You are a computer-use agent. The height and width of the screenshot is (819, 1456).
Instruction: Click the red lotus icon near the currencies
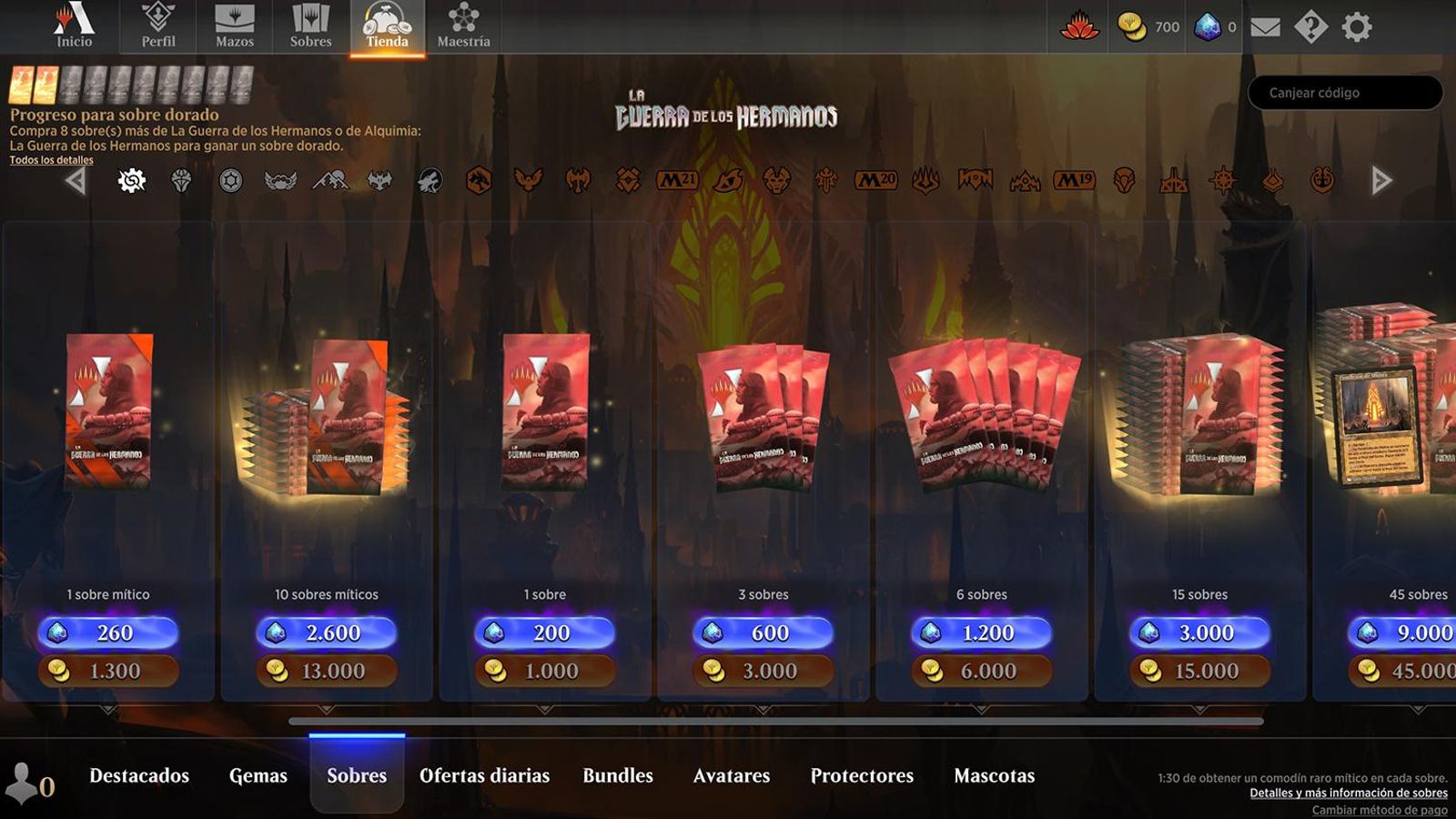click(1081, 27)
